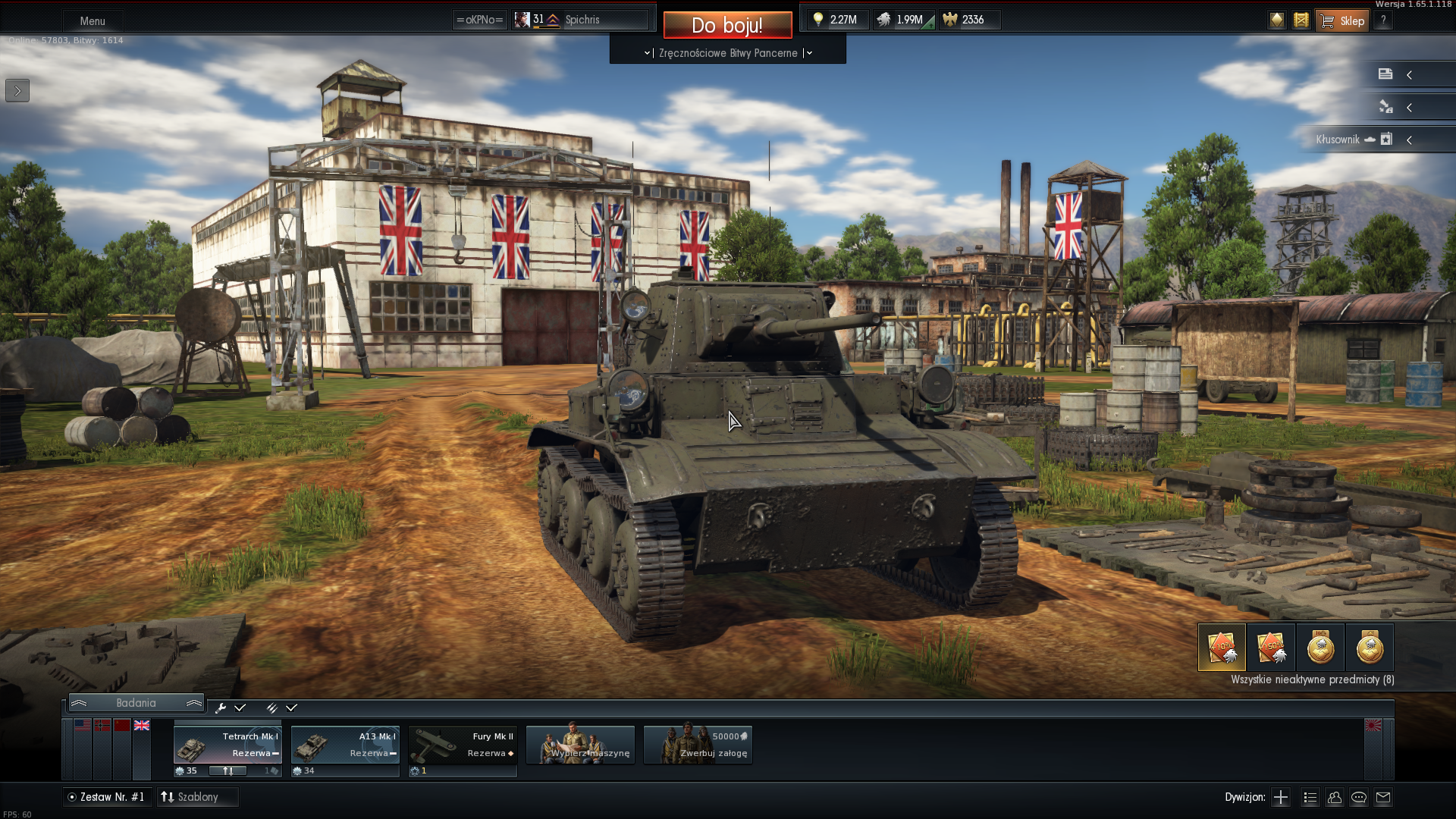Click the "Wybierz maszynę" empty crew slot
Screen dimensions: 1456x819
click(580, 745)
